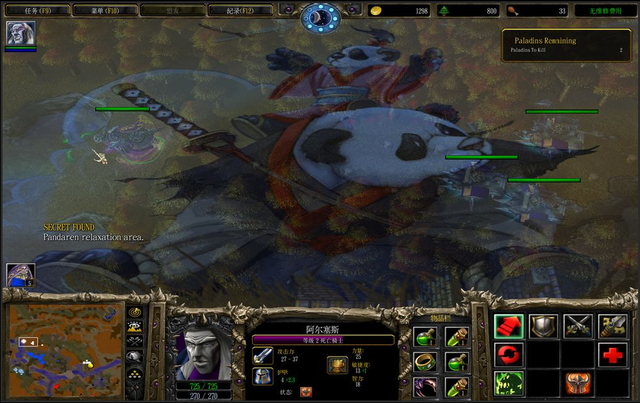
Task: Click the red circular arrows command
Action: [508, 355]
